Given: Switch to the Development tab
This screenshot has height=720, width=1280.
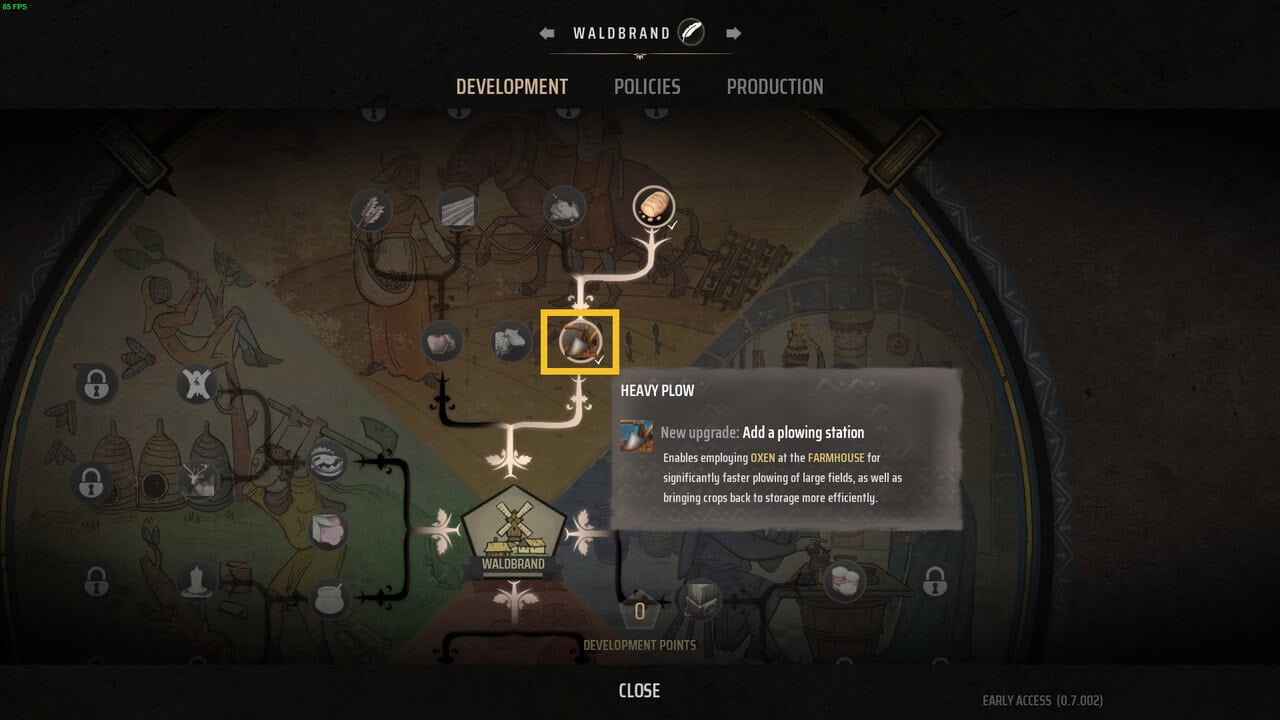Looking at the screenshot, I should (x=512, y=87).
